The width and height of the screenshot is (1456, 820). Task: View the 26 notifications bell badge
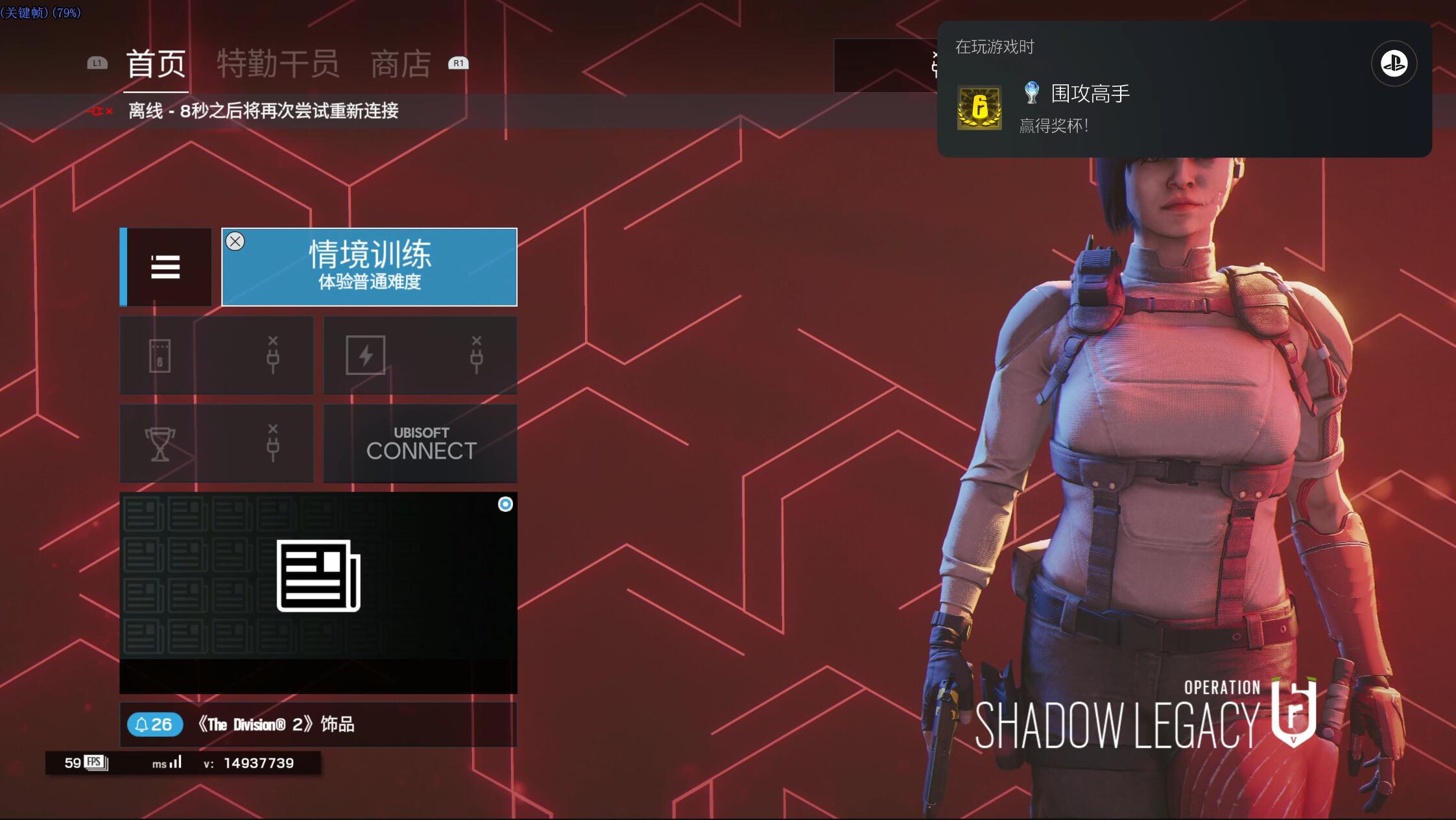155,724
